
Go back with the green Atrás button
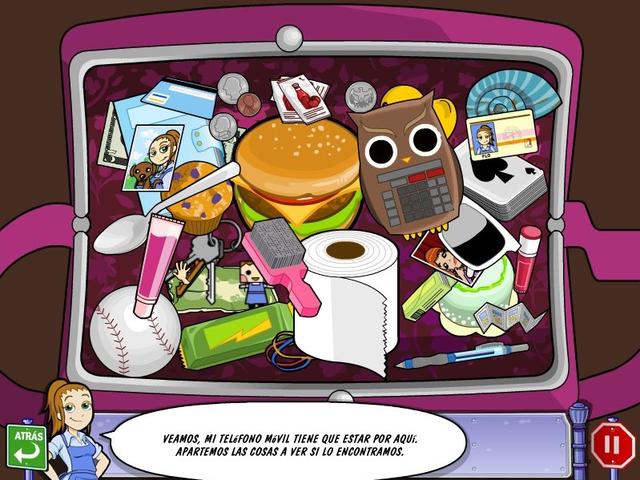pyautogui.click(x=26, y=446)
